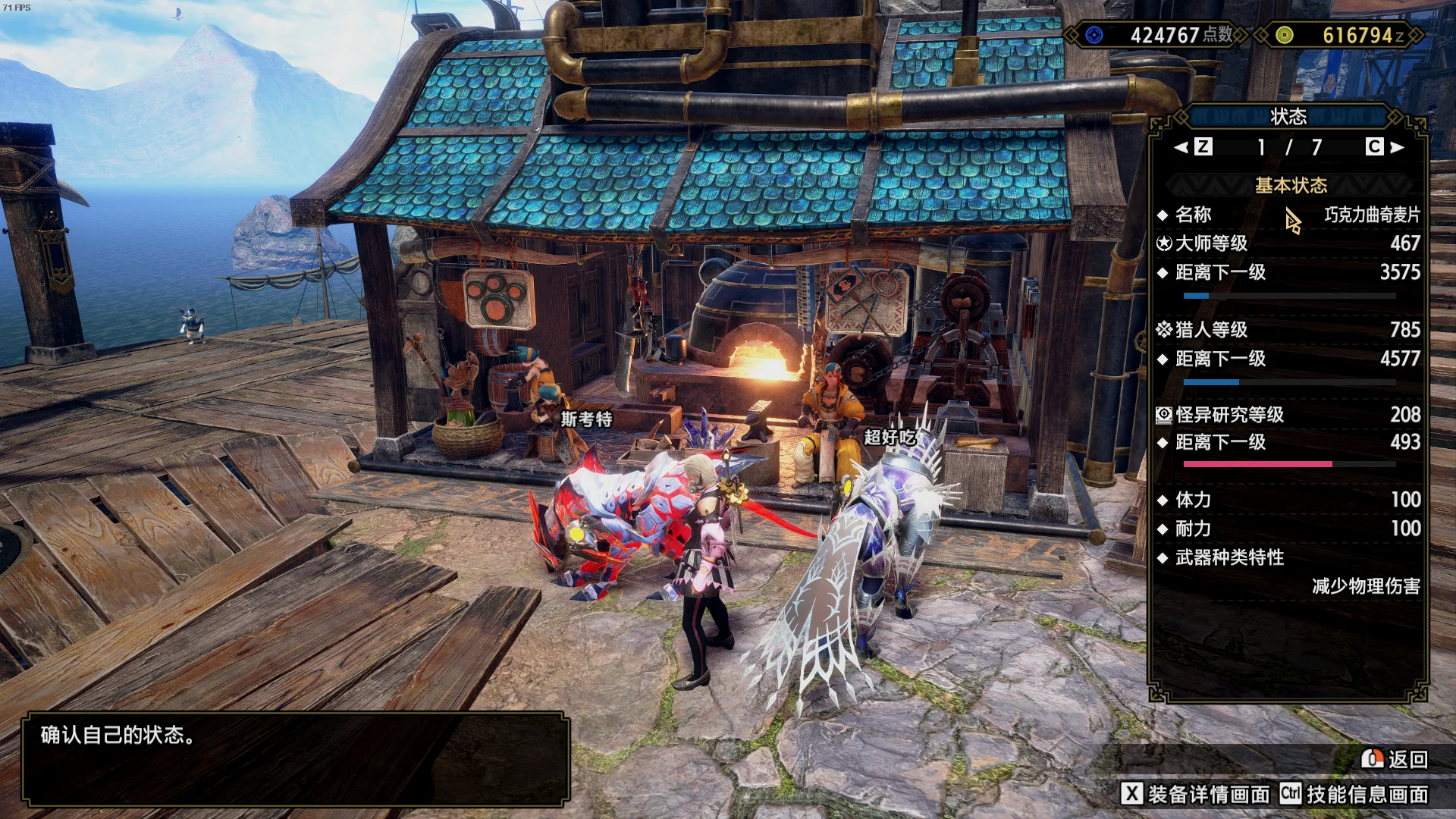Go to the previous status page arrow
The width and height of the screenshot is (1456, 819).
1181,147
